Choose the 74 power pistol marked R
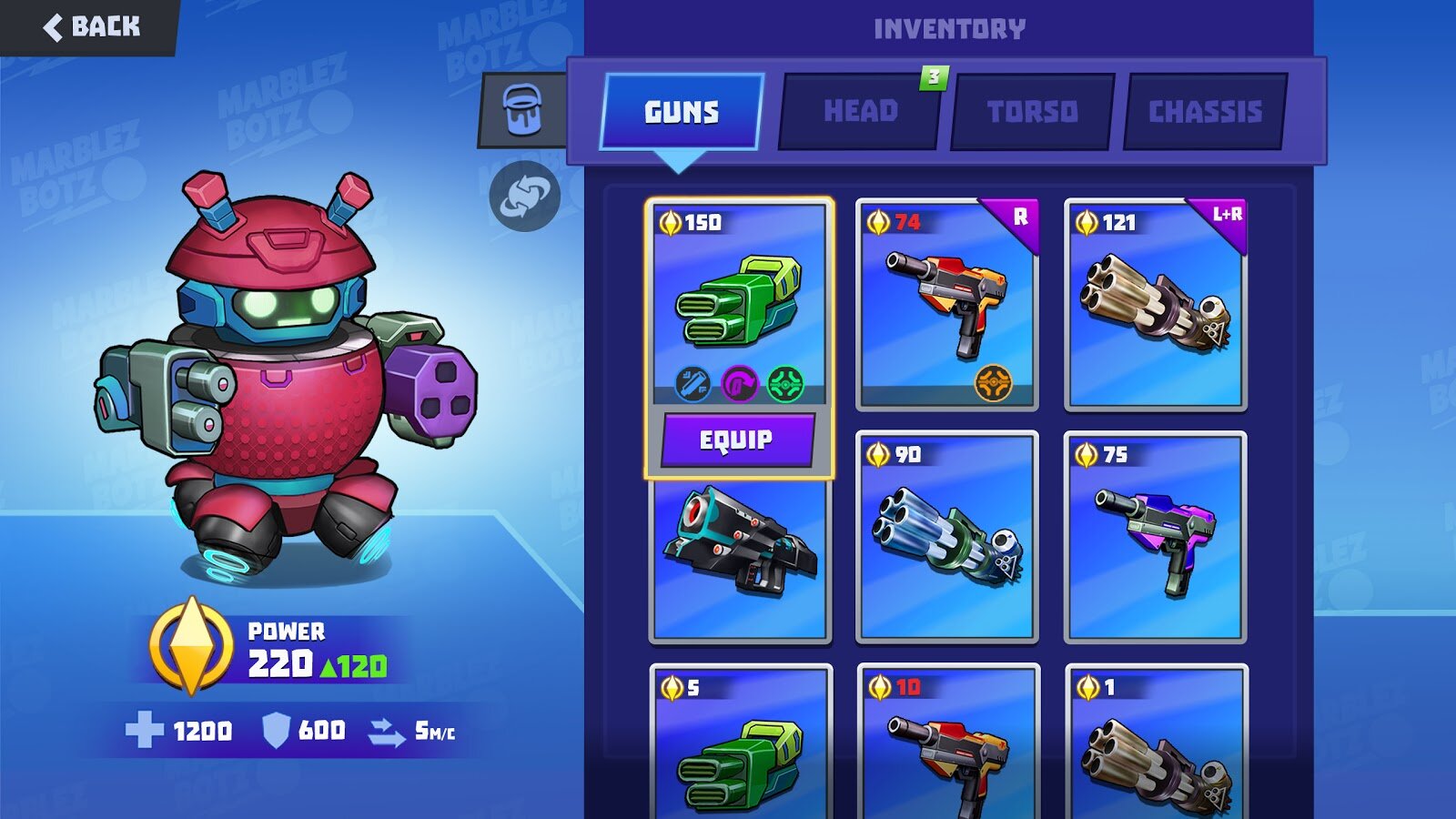1456x819 pixels. 946,305
